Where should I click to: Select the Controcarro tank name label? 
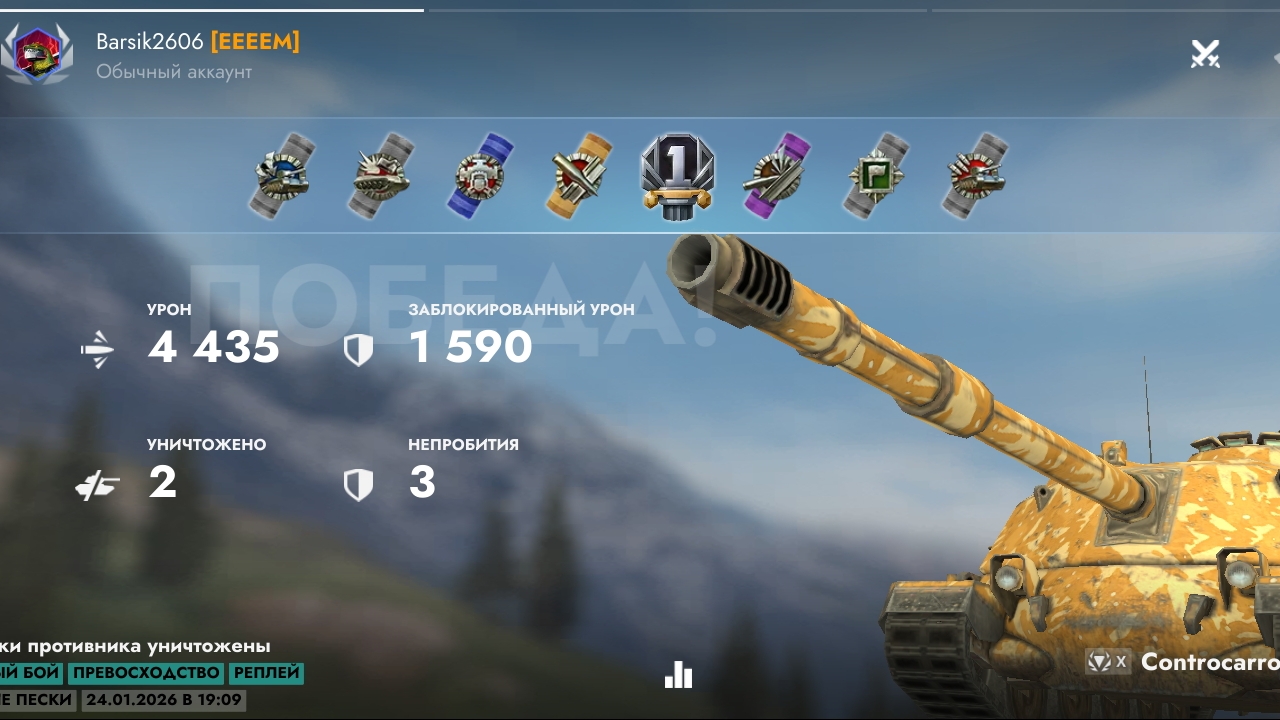(x=1210, y=662)
